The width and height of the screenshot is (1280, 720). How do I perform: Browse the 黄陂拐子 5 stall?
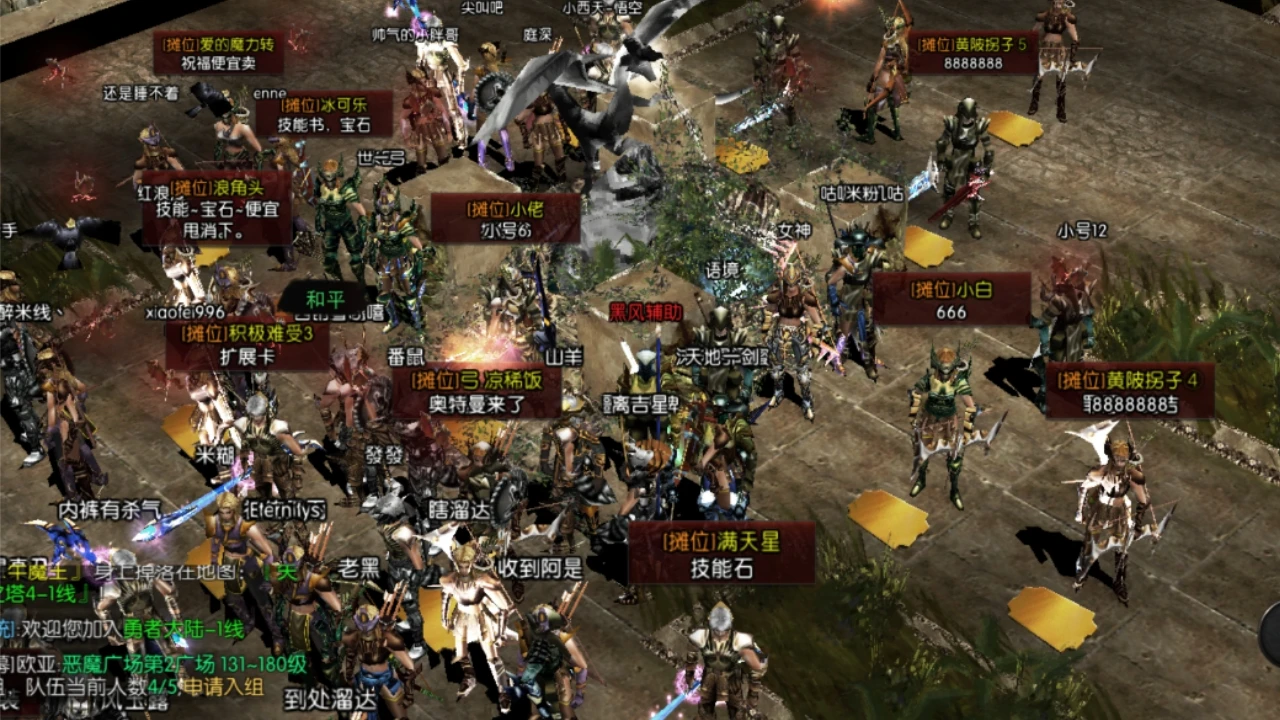click(x=972, y=52)
